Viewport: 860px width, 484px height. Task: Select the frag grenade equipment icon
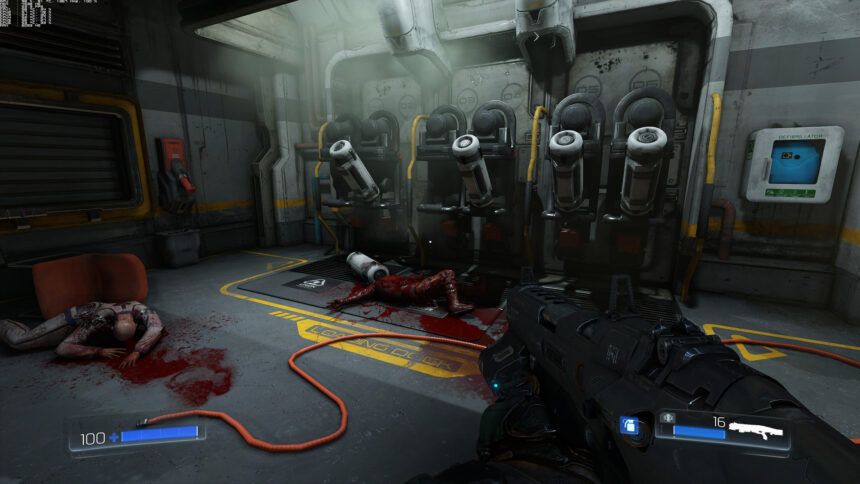629,426
